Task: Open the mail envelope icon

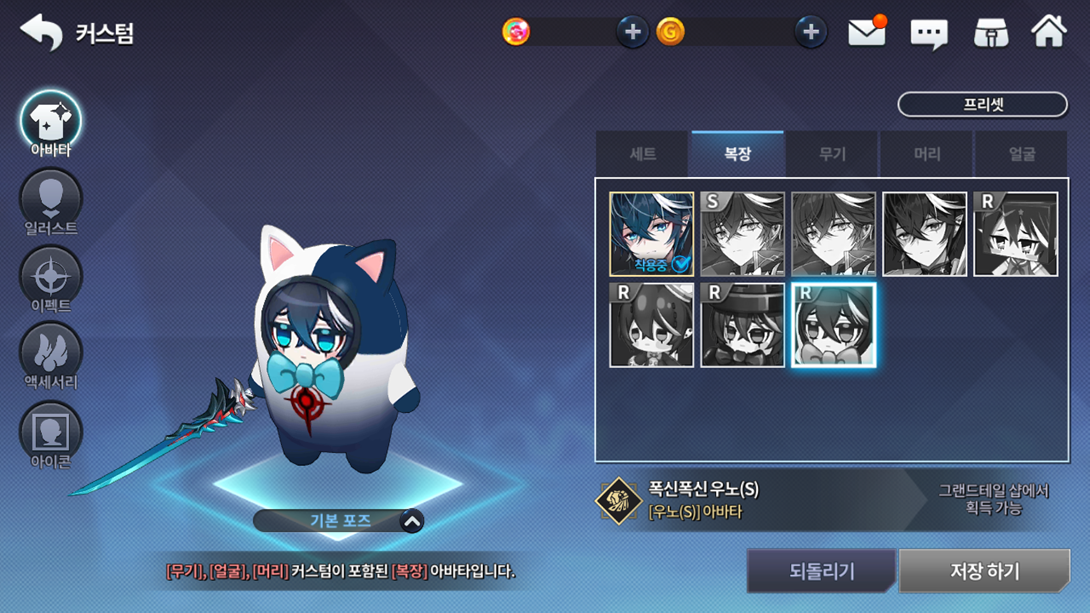Action: point(866,33)
